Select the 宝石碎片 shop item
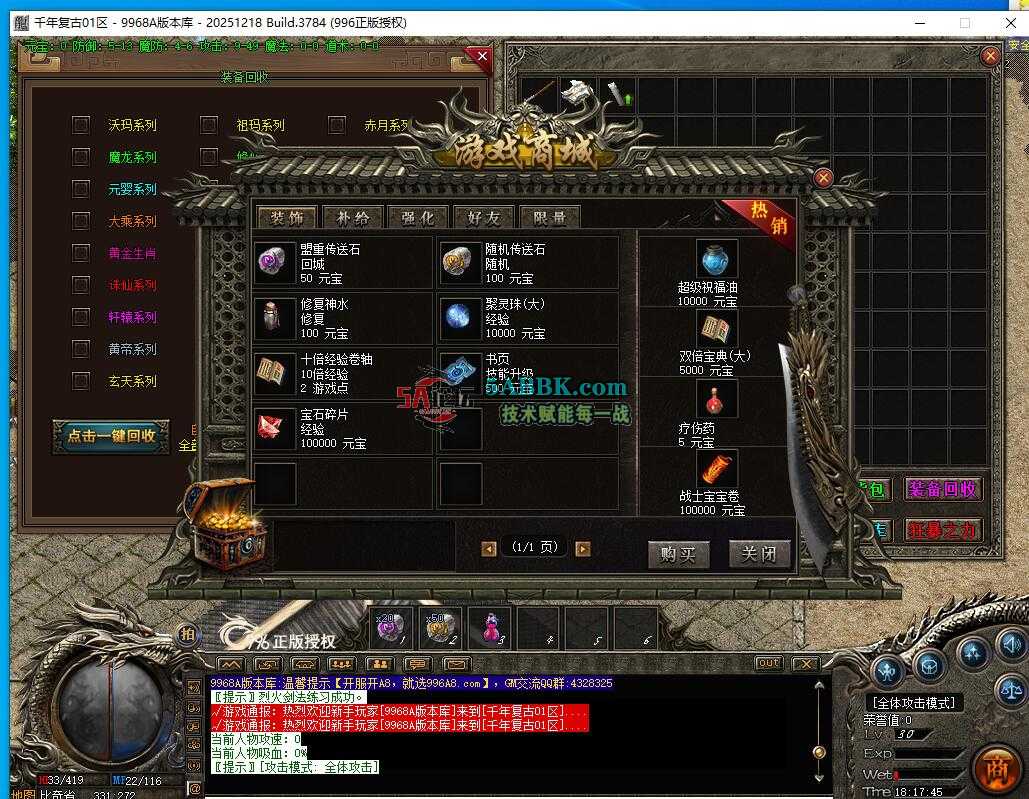 click(x=342, y=428)
